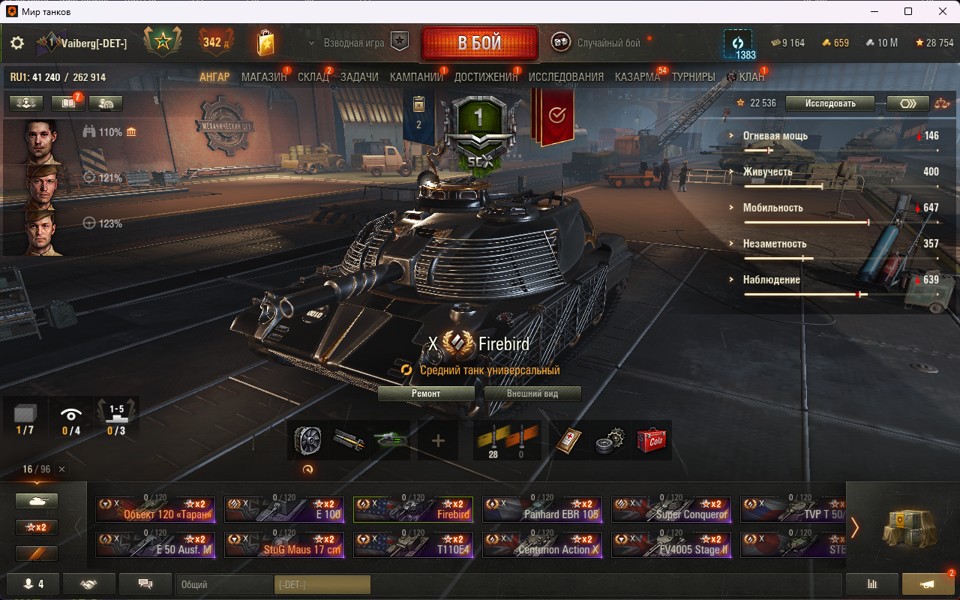Select the E 100 tank in carousel
This screenshot has height=600, width=960.
coord(284,510)
